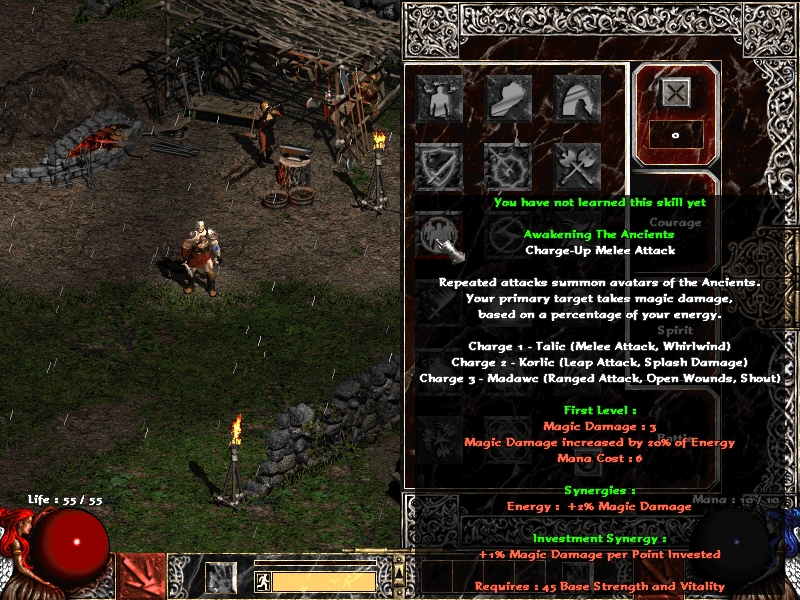
Task: Close the skill tree with the X button
Action: click(675, 93)
